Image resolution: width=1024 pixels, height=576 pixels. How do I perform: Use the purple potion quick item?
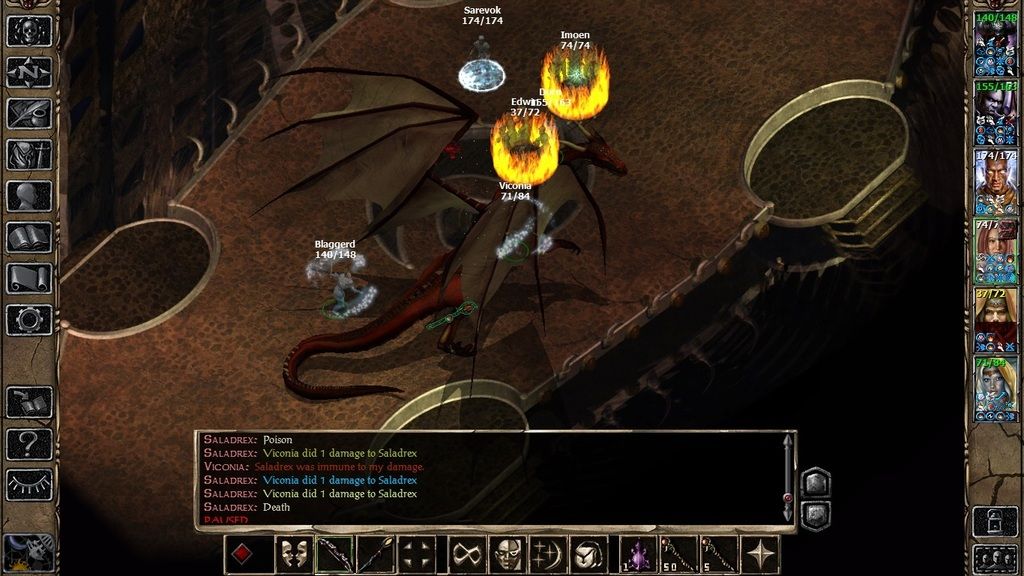pyautogui.click(x=637, y=554)
